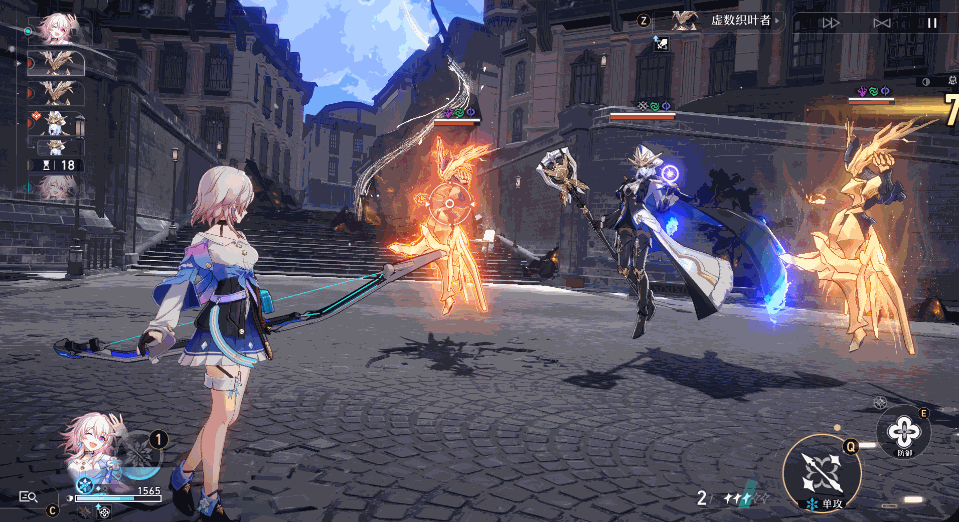The image size is (959, 522).
Task: Open enemy info for 虚数织叶者
Action: pos(726,21)
